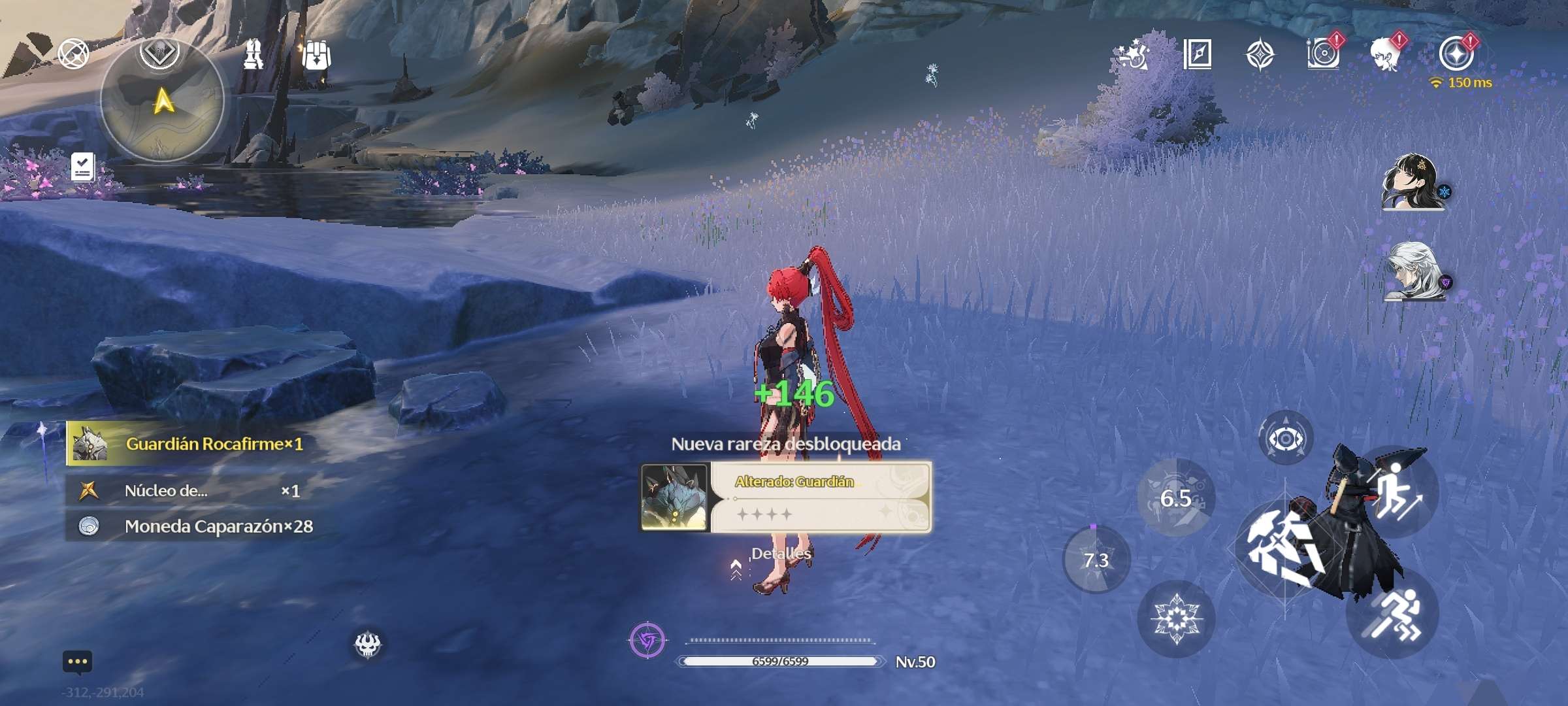Switch to the white-haired party member portrait
The width and height of the screenshot is (1568, 706).
point(1413,272)
